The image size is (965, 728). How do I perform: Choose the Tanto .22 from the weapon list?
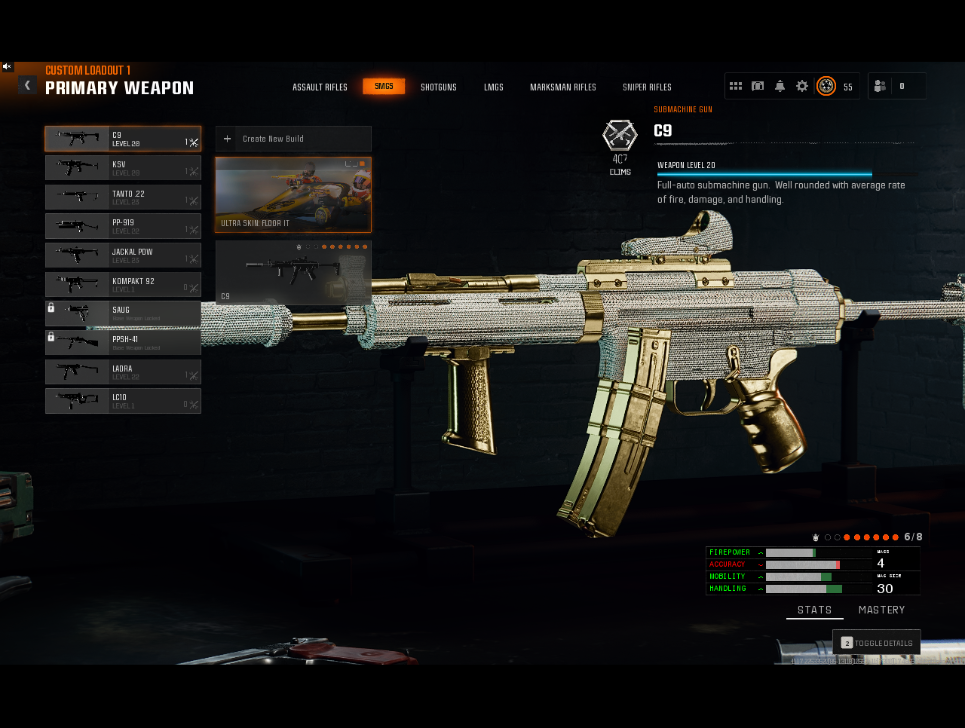[123, 197]
